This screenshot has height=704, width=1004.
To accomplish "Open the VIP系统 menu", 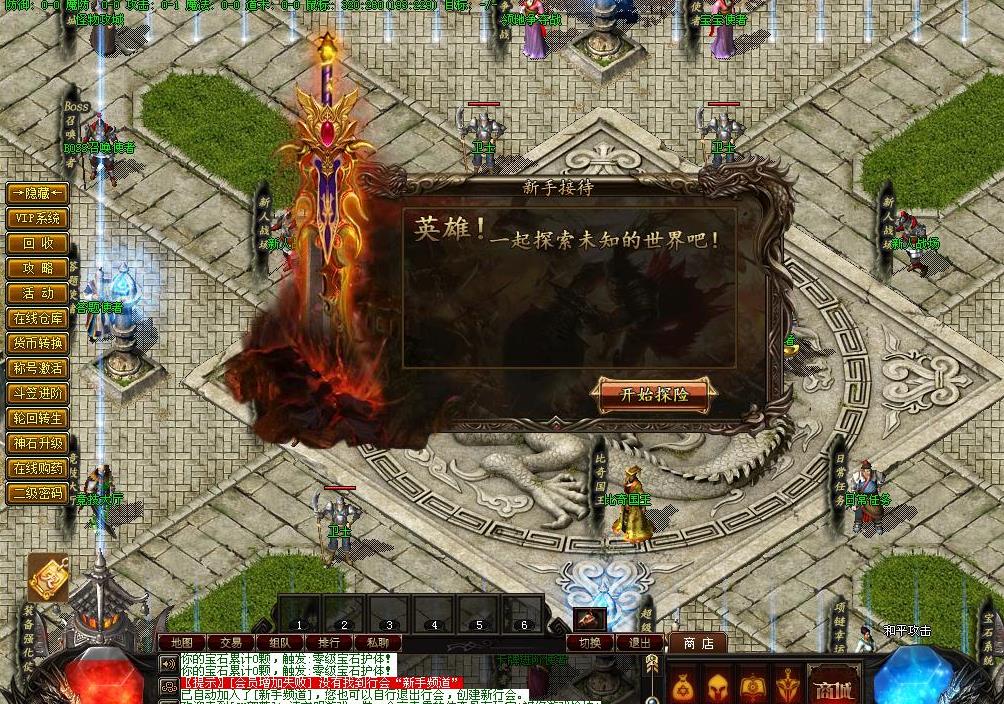I will pos(38,218).
